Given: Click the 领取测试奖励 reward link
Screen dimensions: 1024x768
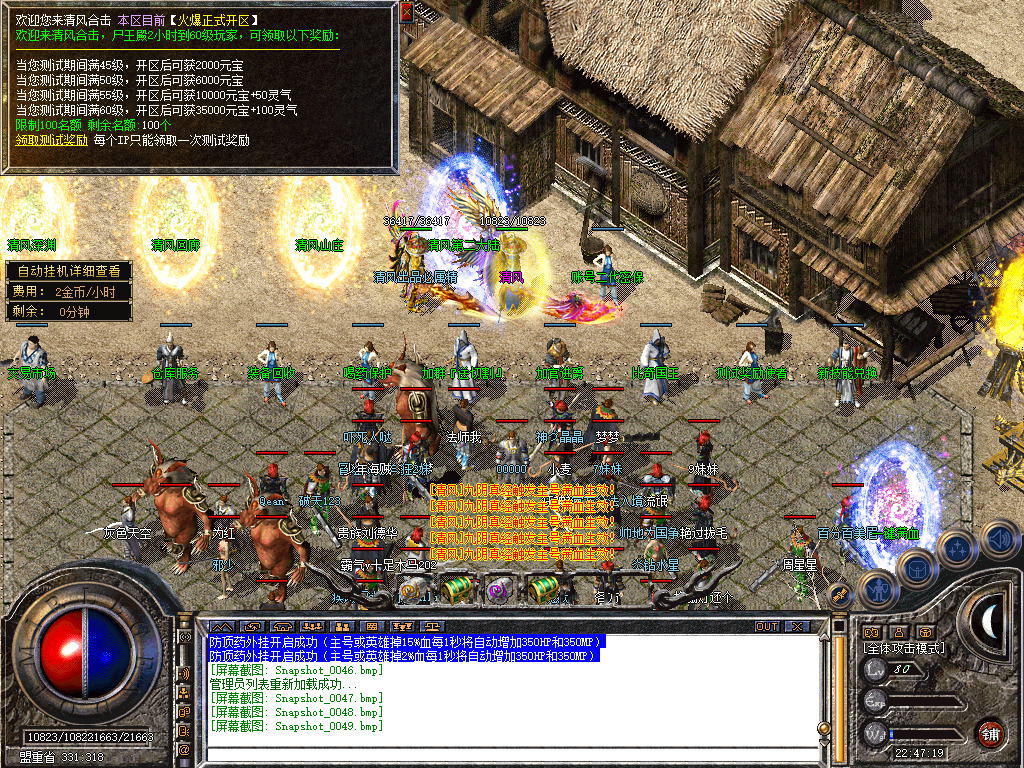Looking at the screenshot, I should click(51, 140).
